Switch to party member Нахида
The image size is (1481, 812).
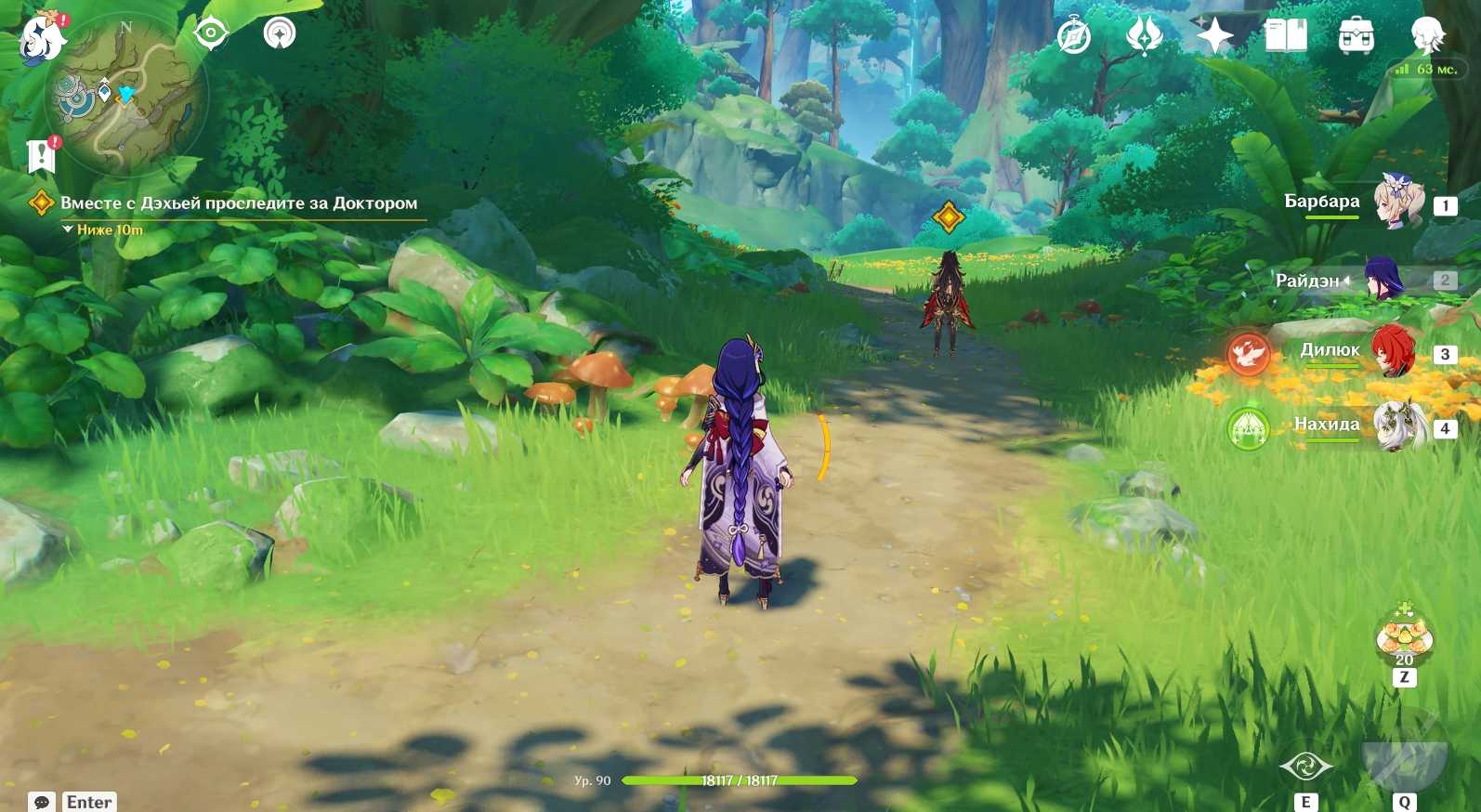(x=1398, y=426)
